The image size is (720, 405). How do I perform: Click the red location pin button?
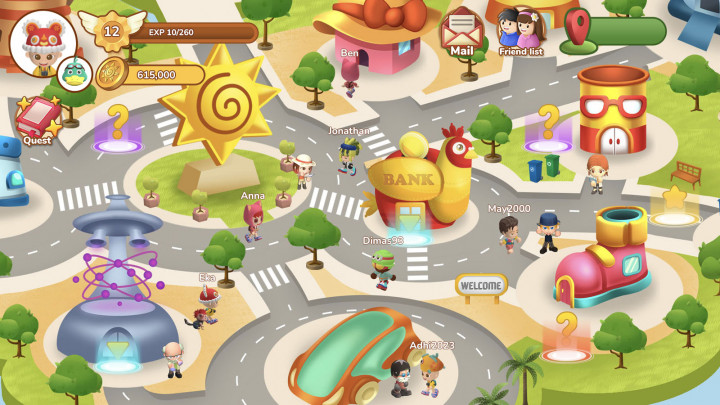pos(578,29)
